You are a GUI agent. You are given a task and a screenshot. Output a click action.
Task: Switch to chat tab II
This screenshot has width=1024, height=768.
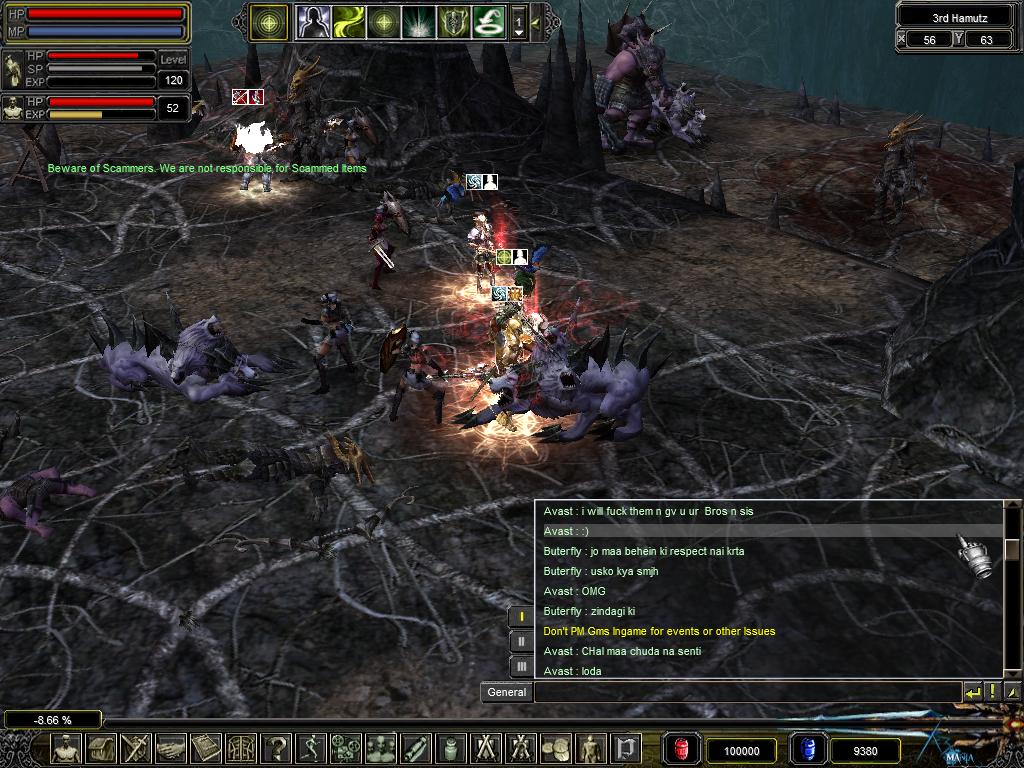pos(521,641)
